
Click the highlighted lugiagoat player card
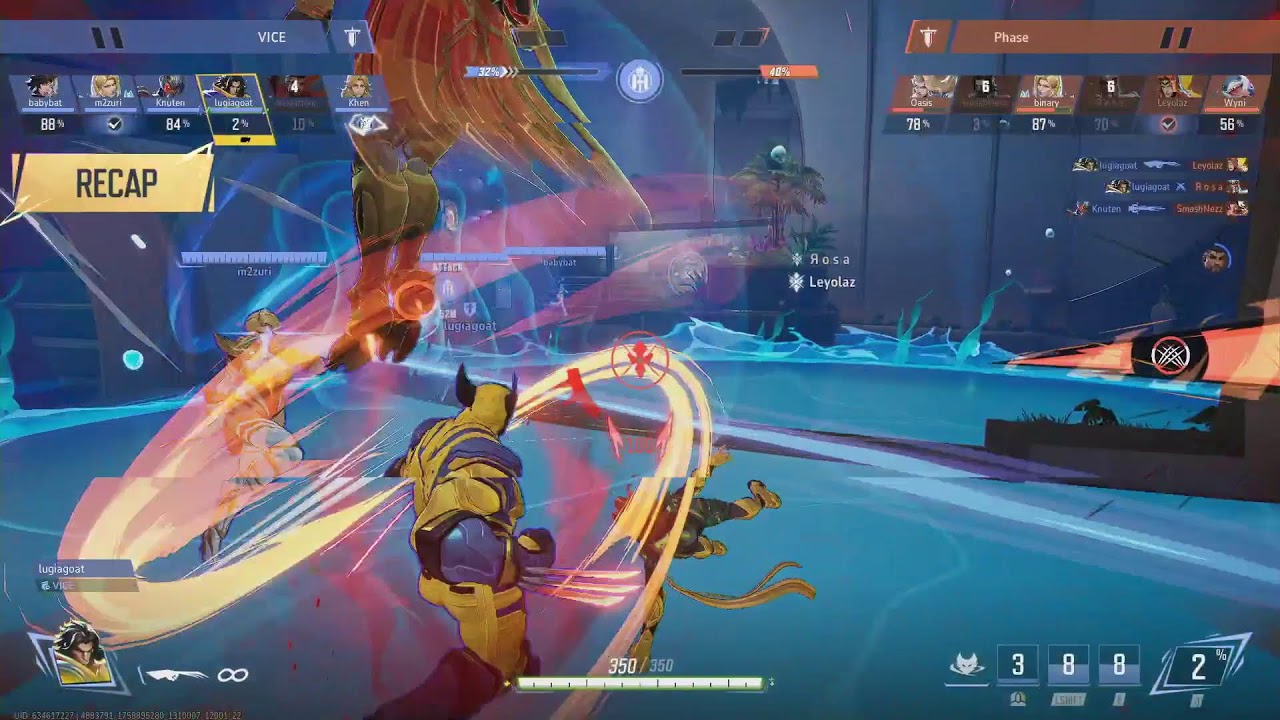234,106
